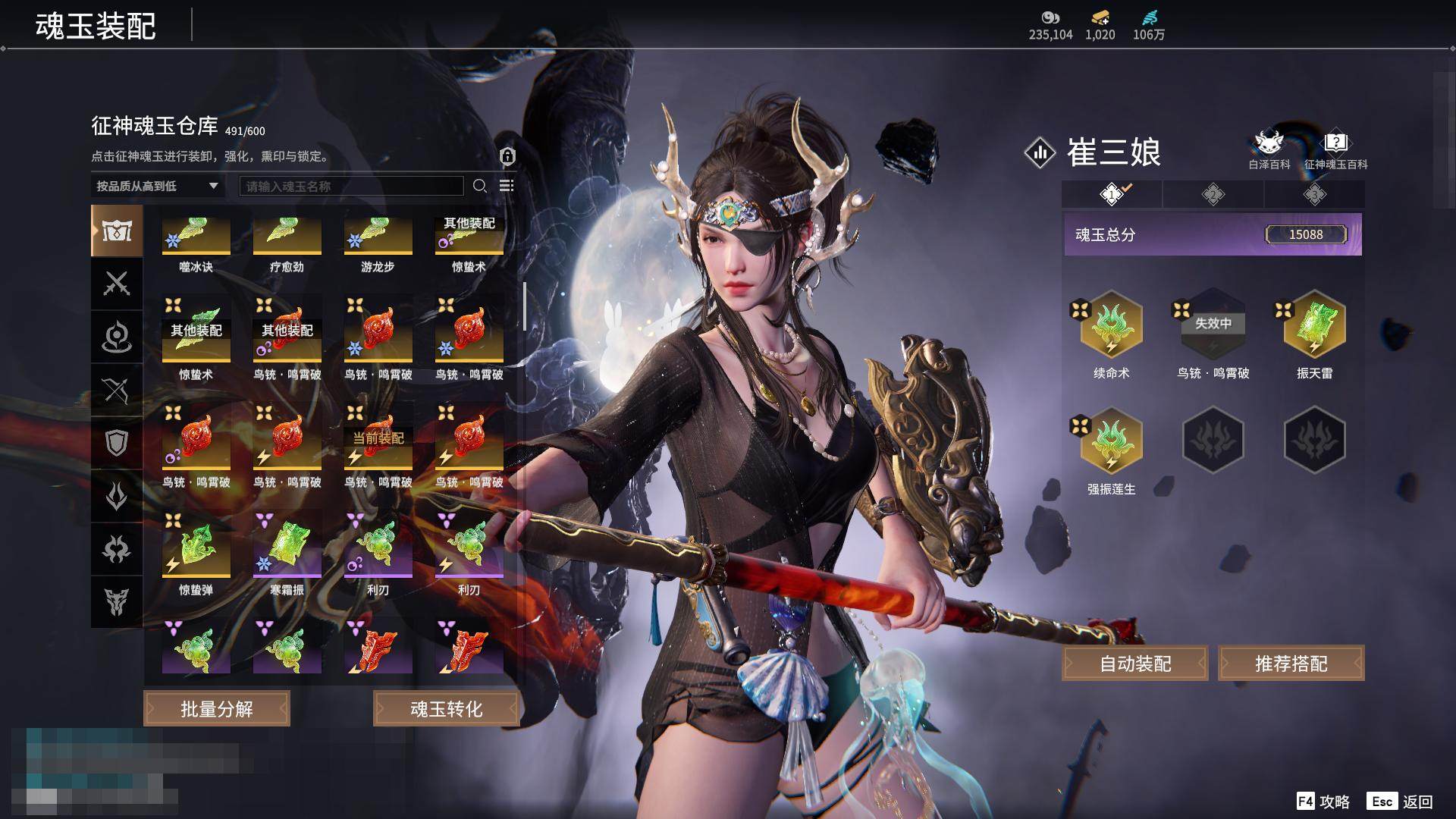Click the magnifier search icon
Screen dimensions: 1456x819
point(479,186)
